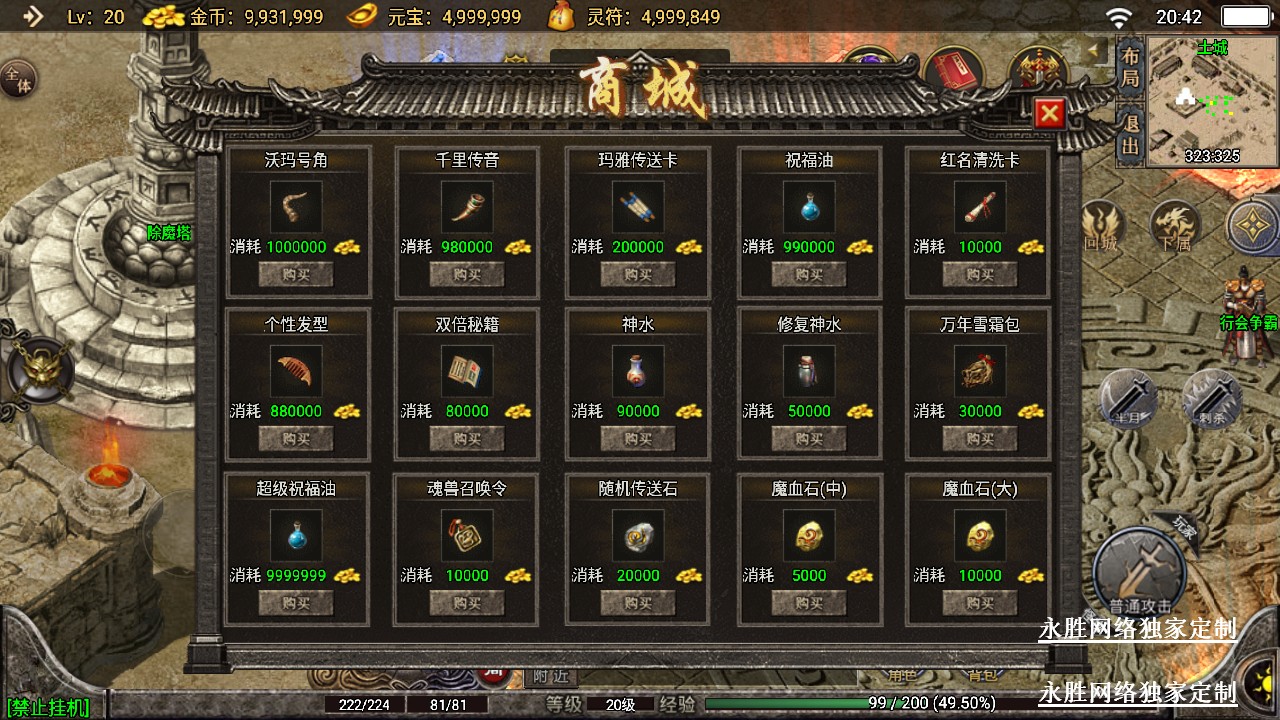Purchase the 魂兽召唤令 summon token

pos(467,602)
